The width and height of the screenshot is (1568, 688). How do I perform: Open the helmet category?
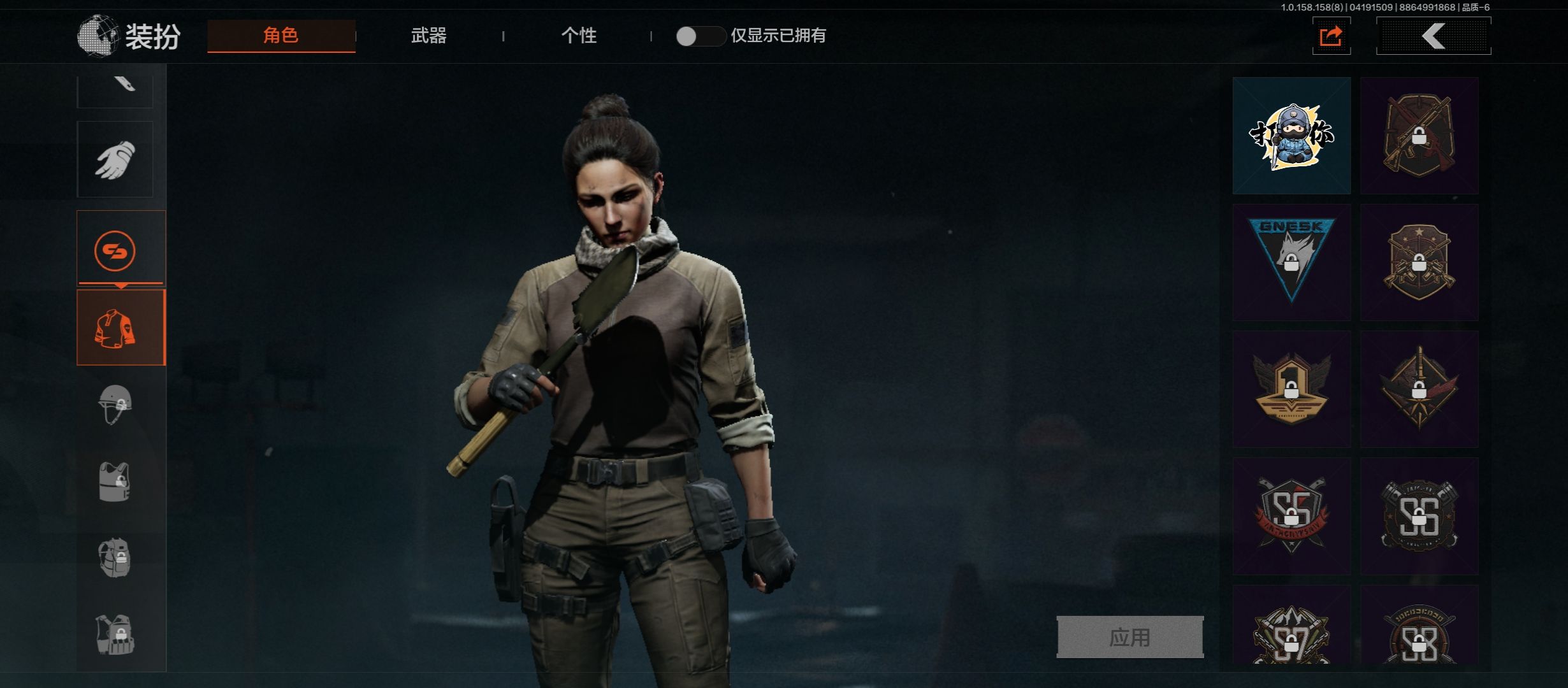pos(115,405)
